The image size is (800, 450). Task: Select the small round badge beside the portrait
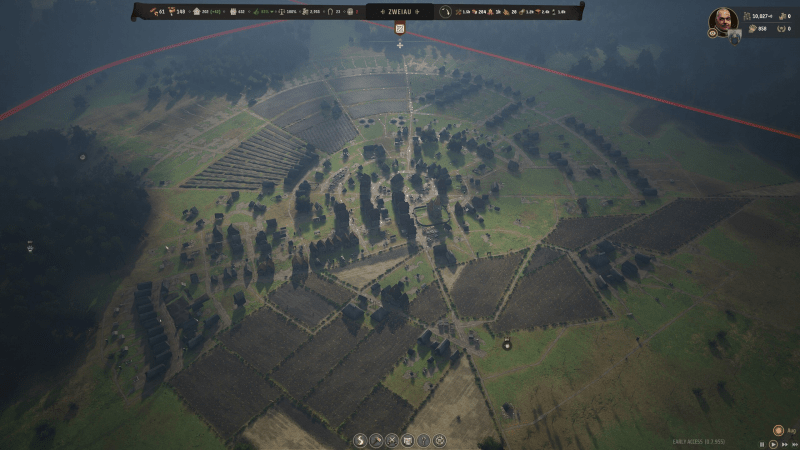click(713, 32)
